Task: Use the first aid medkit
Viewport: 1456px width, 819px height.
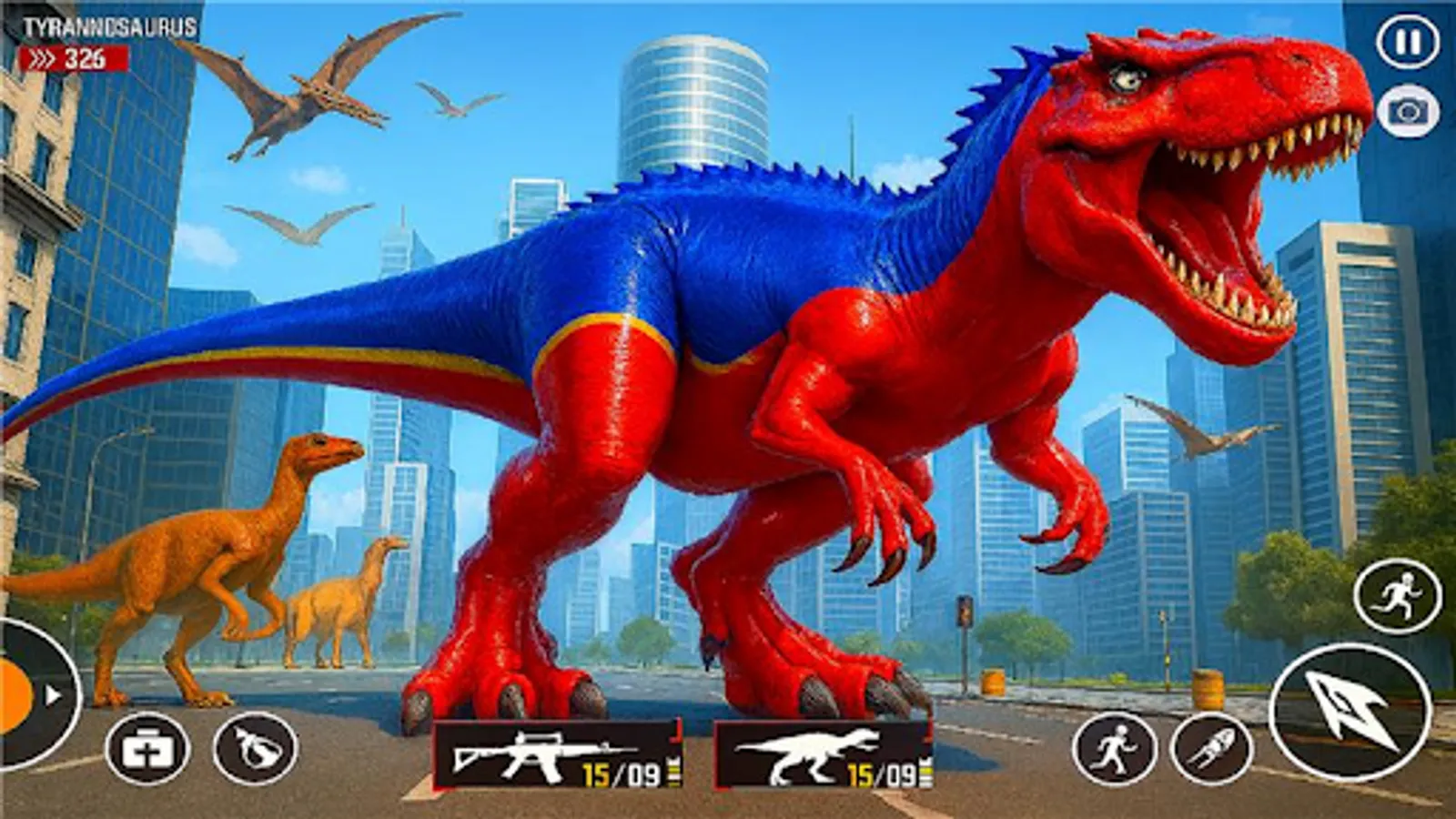Action: 150,748
